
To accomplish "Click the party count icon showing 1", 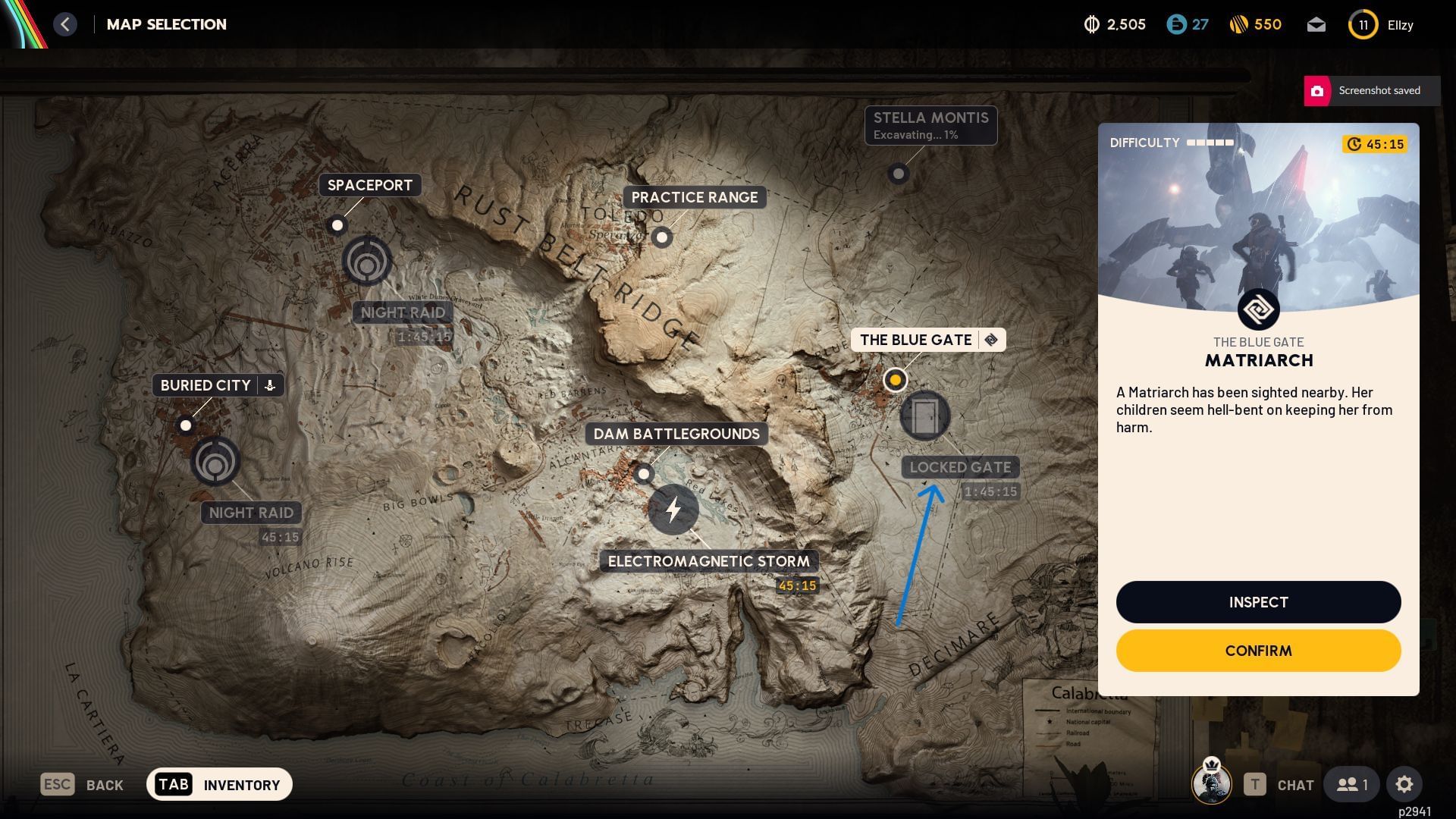I will pos(1351,784).
